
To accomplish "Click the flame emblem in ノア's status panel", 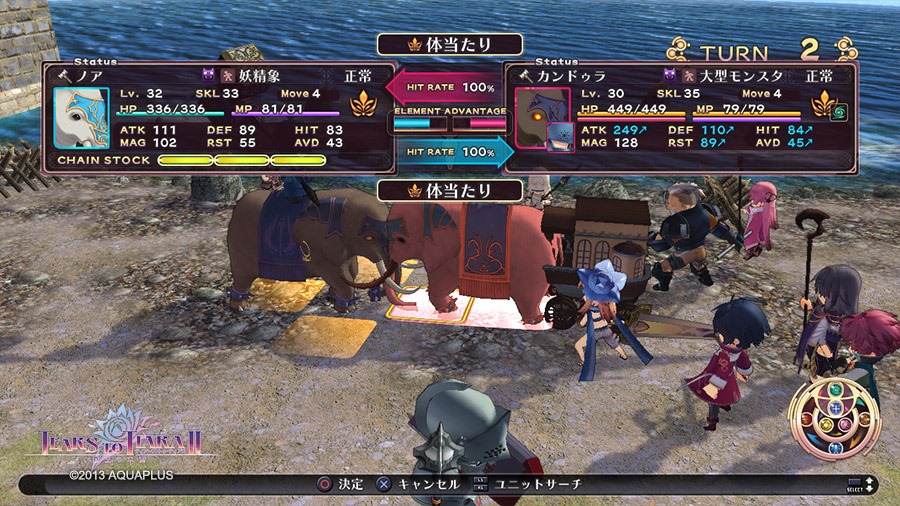I will [x=363, y=104].
